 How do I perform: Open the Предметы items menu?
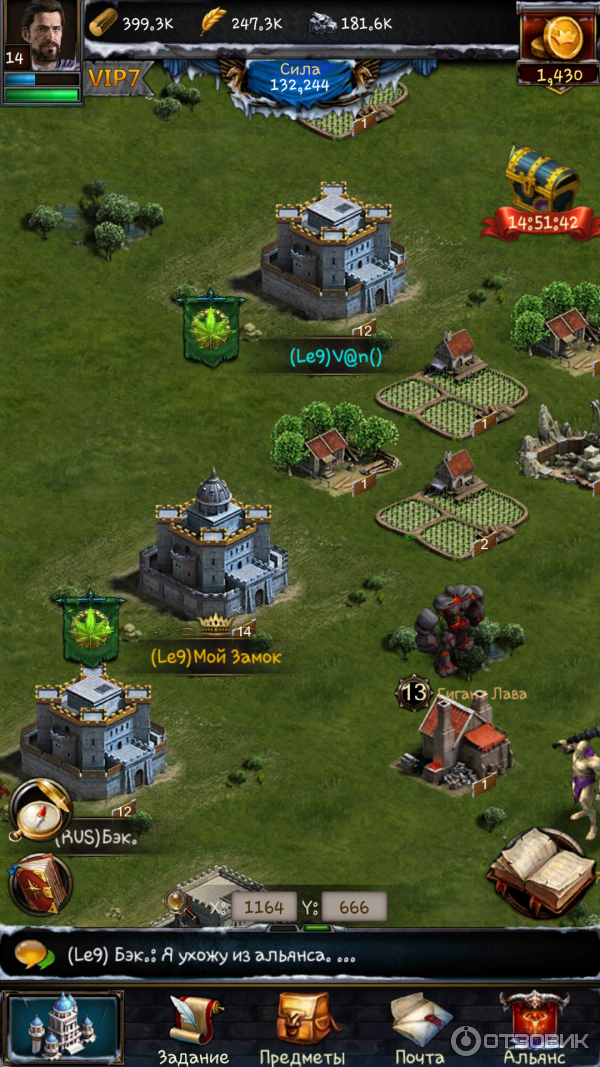(x=302, y=1029)
